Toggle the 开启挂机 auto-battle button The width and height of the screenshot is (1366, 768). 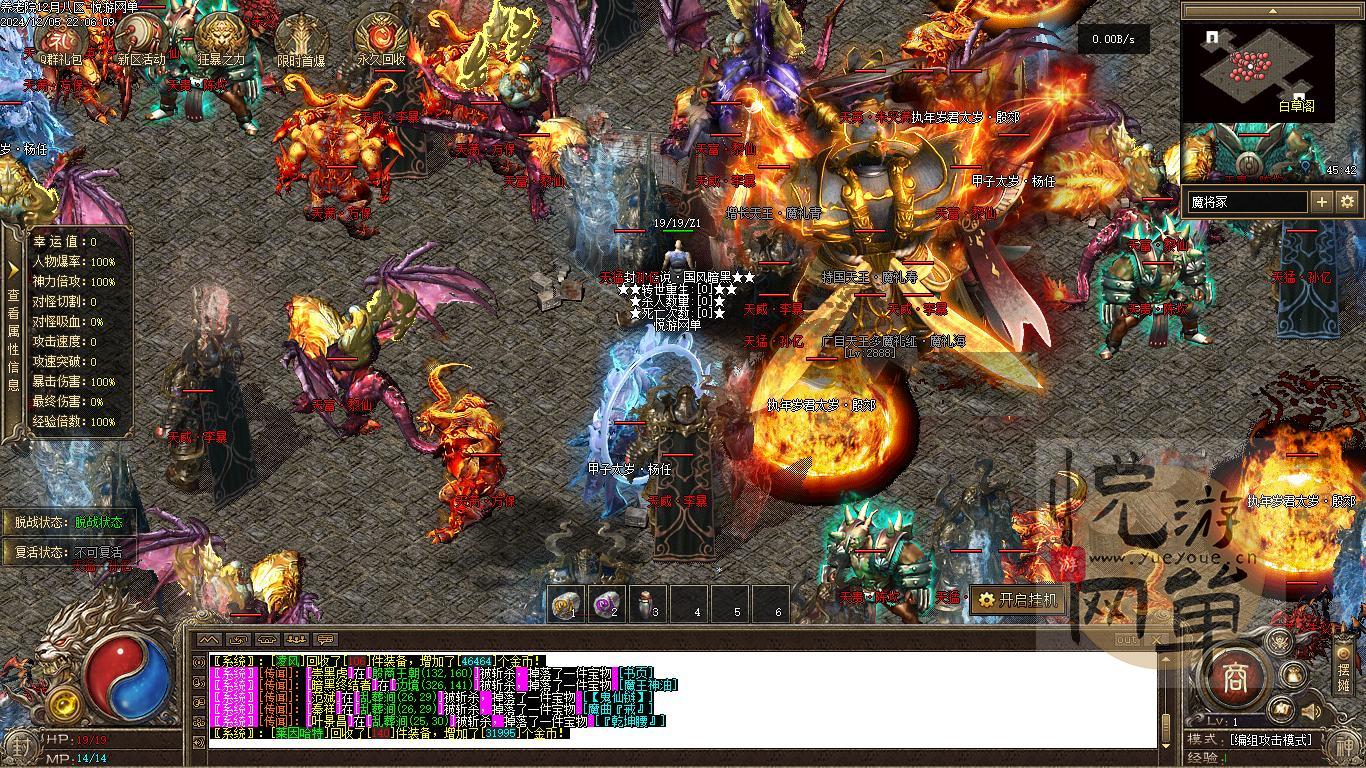point(1017,600)
